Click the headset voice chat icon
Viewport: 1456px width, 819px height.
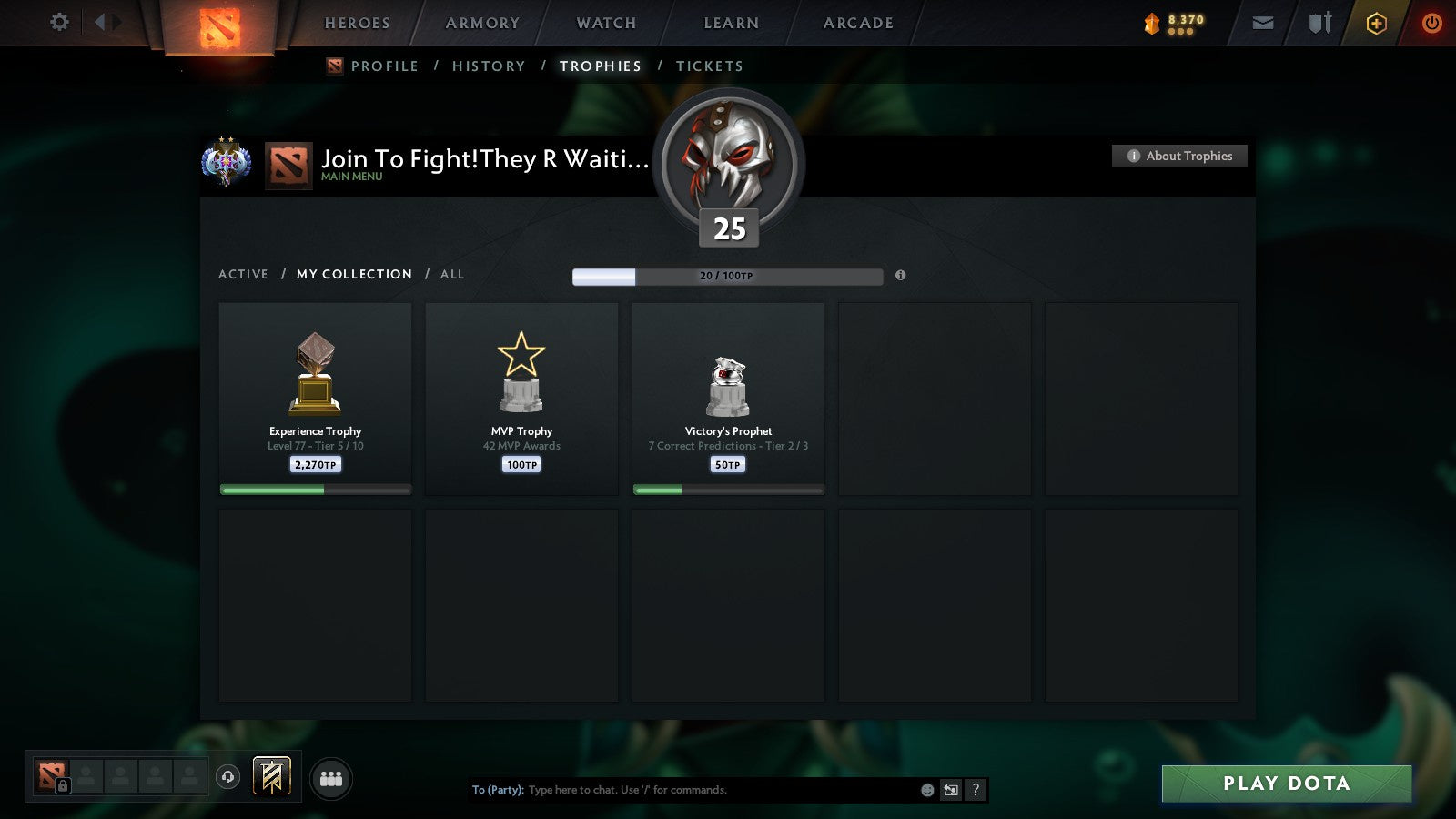tap(226, 775)
